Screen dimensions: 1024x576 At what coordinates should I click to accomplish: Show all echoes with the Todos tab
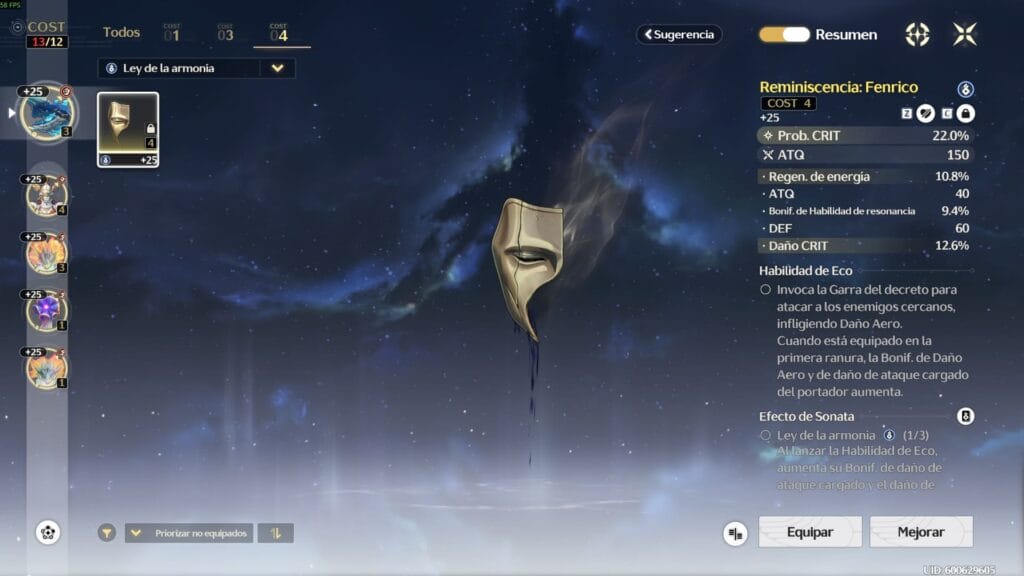(x=121, y=32)
